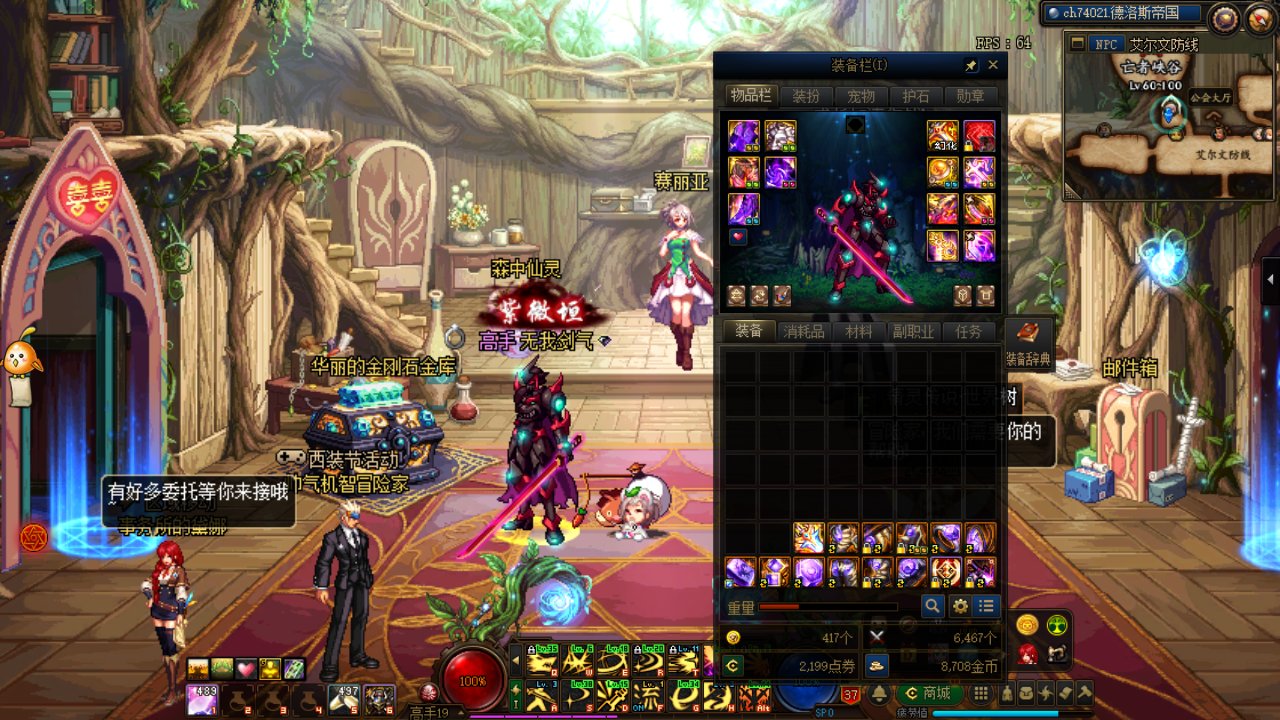Select the equipped weapon slot labeled 幻化
Screen dimensions: 1280x720
[942, 135]
